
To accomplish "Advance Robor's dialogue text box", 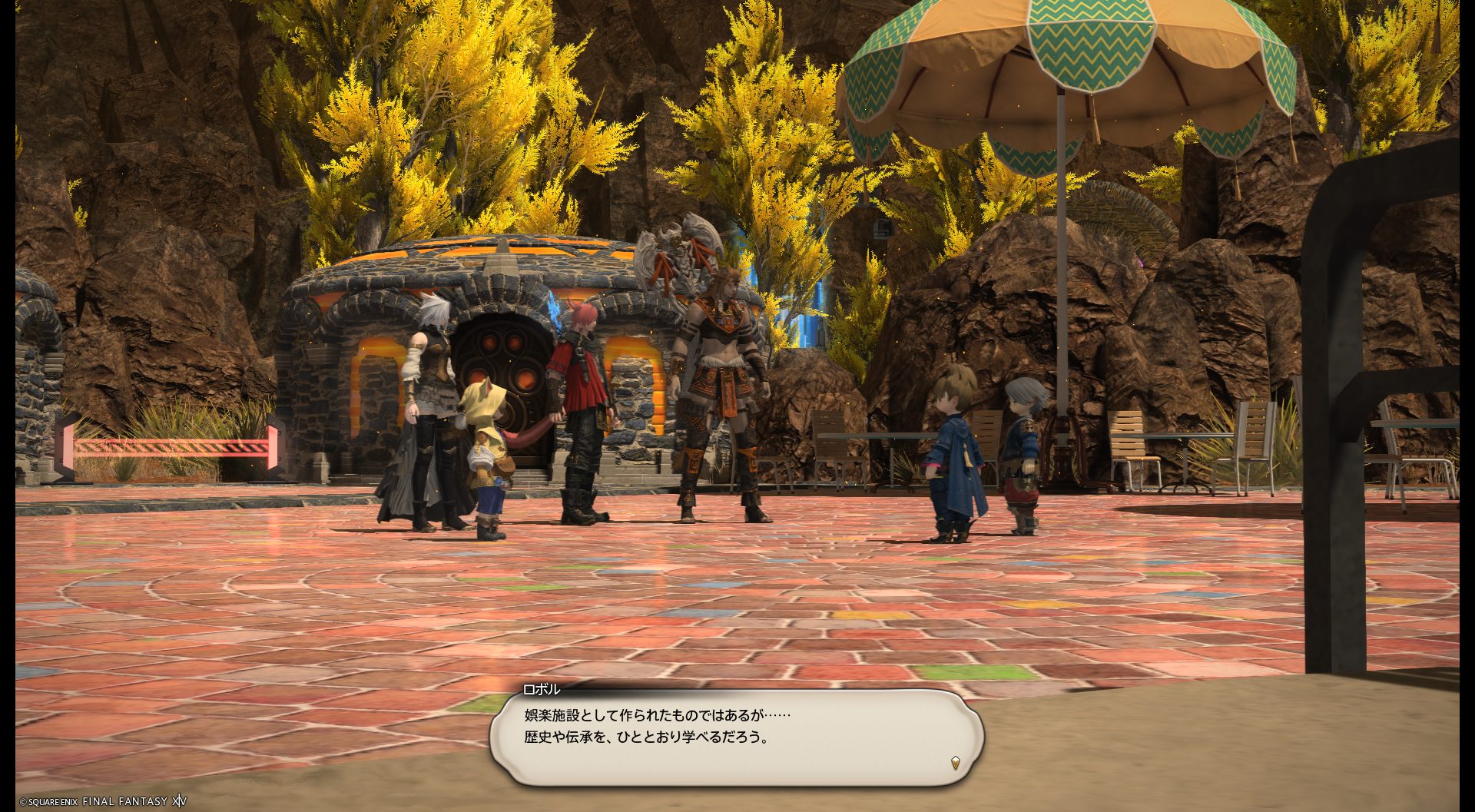I will click(736, 737).
